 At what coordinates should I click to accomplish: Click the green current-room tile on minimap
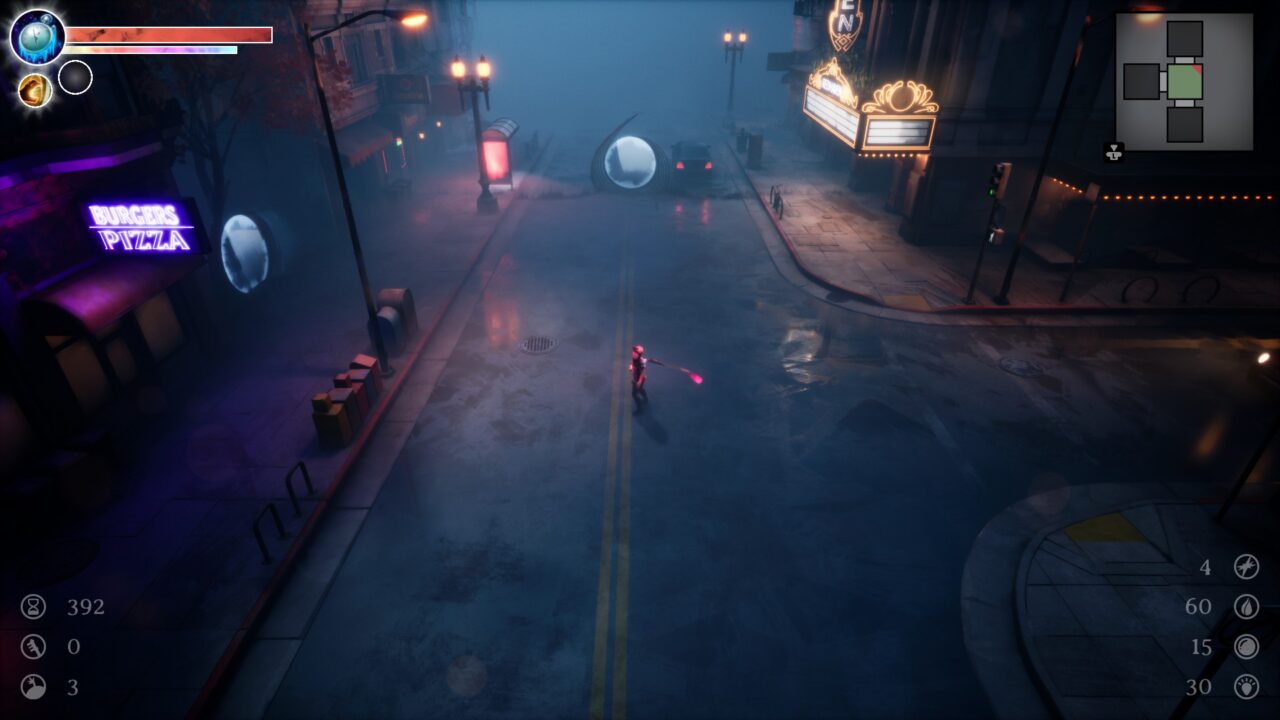click(x=1185, y=82)
